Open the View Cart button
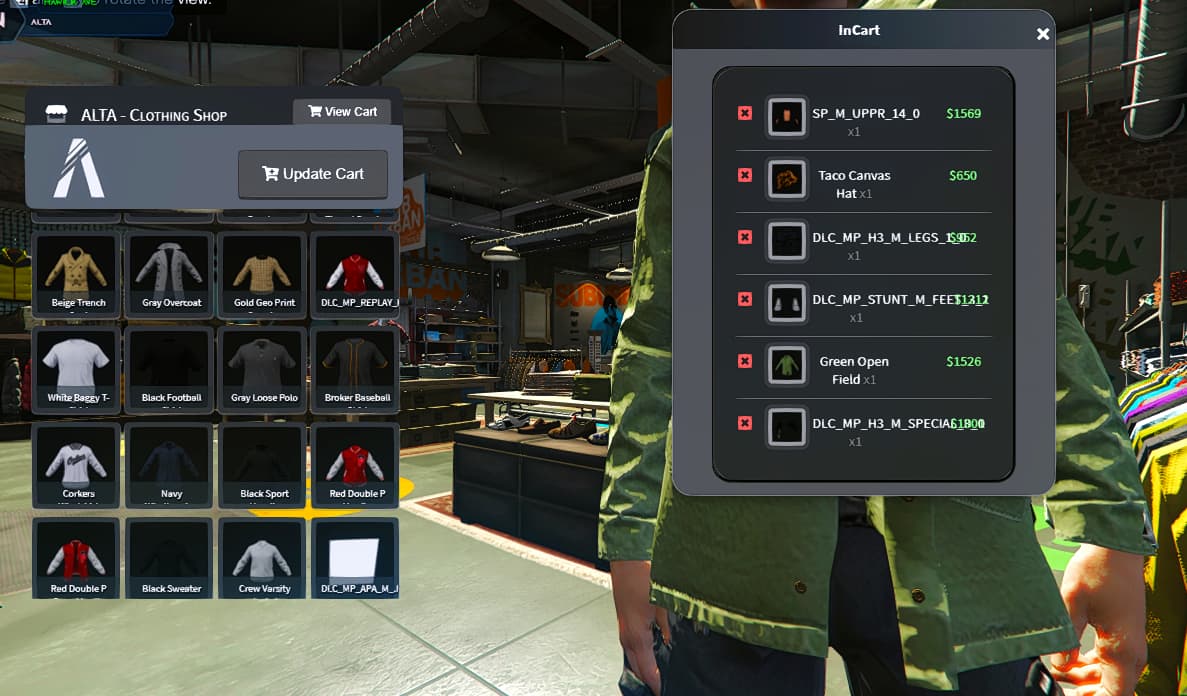 point(342,112)
